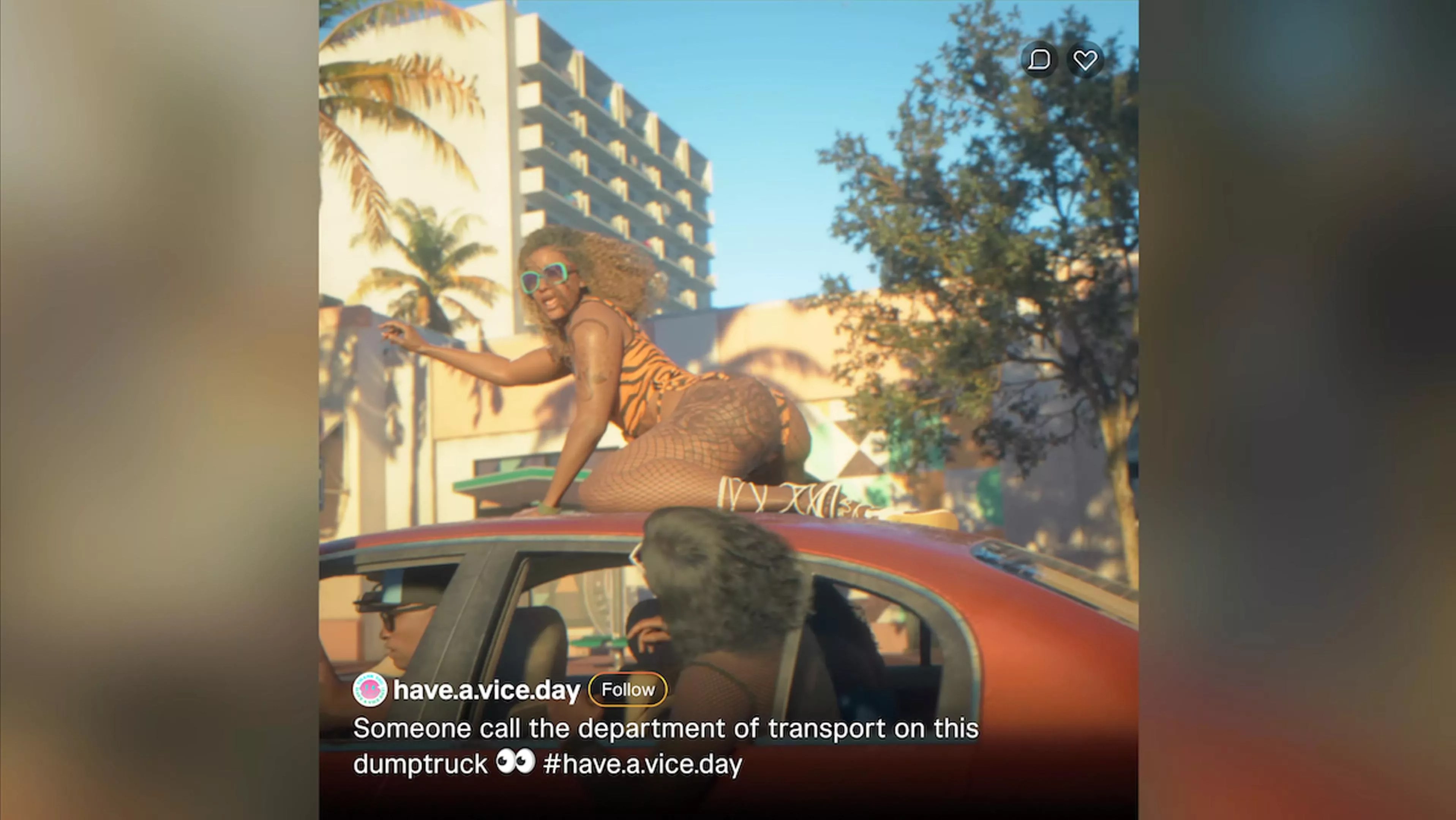Follow the have.a.vice.day account

coord(627,689)
